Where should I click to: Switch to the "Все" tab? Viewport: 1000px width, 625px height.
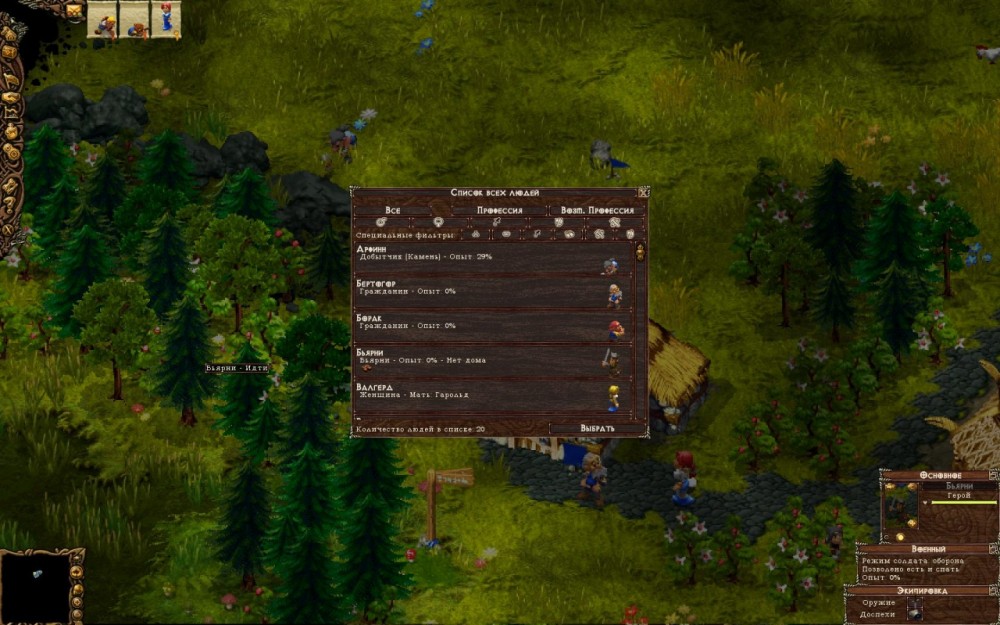click(x=393, y=211)
